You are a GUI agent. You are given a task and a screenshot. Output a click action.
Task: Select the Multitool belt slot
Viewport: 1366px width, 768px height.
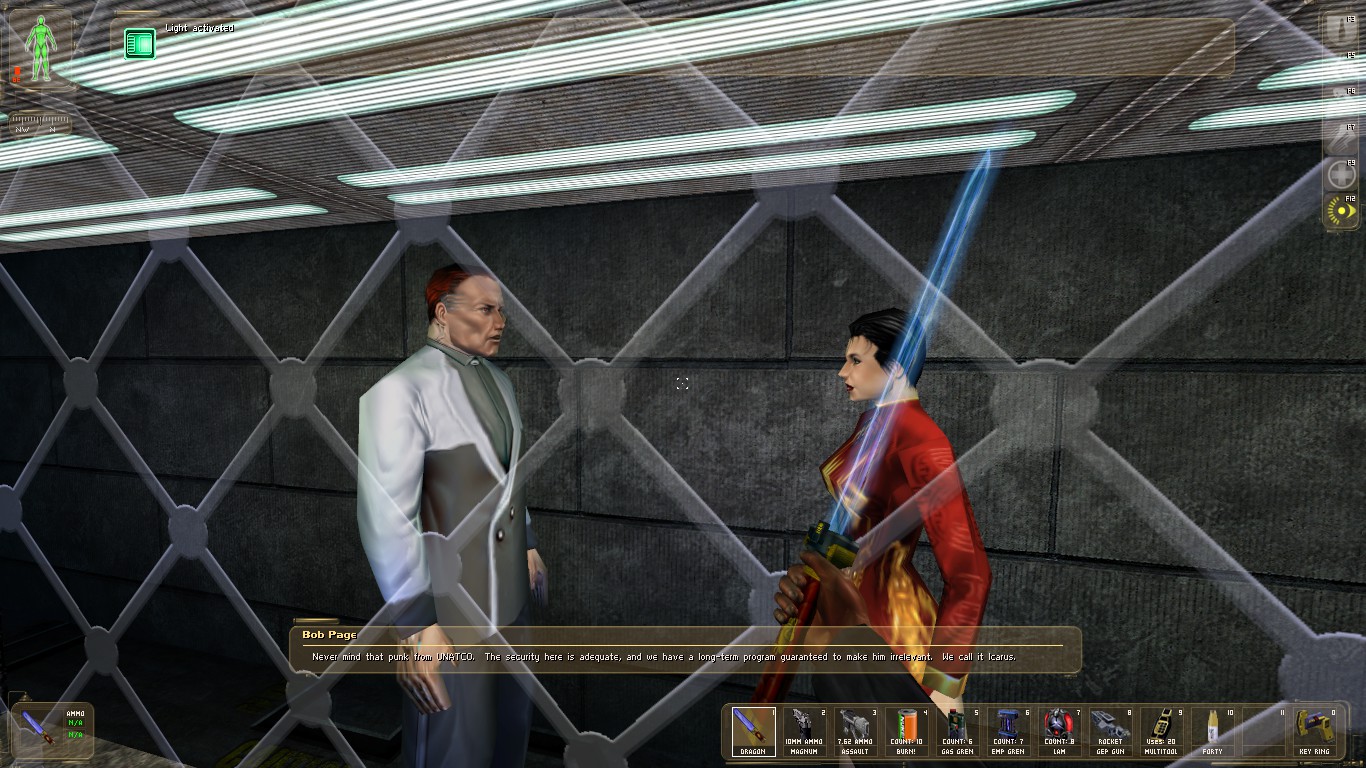pos(1161,730)
